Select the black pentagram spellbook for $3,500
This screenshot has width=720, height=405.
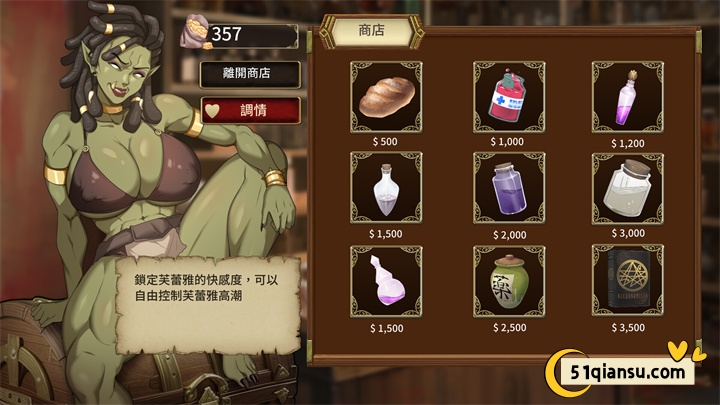click(x=628, y=281)
